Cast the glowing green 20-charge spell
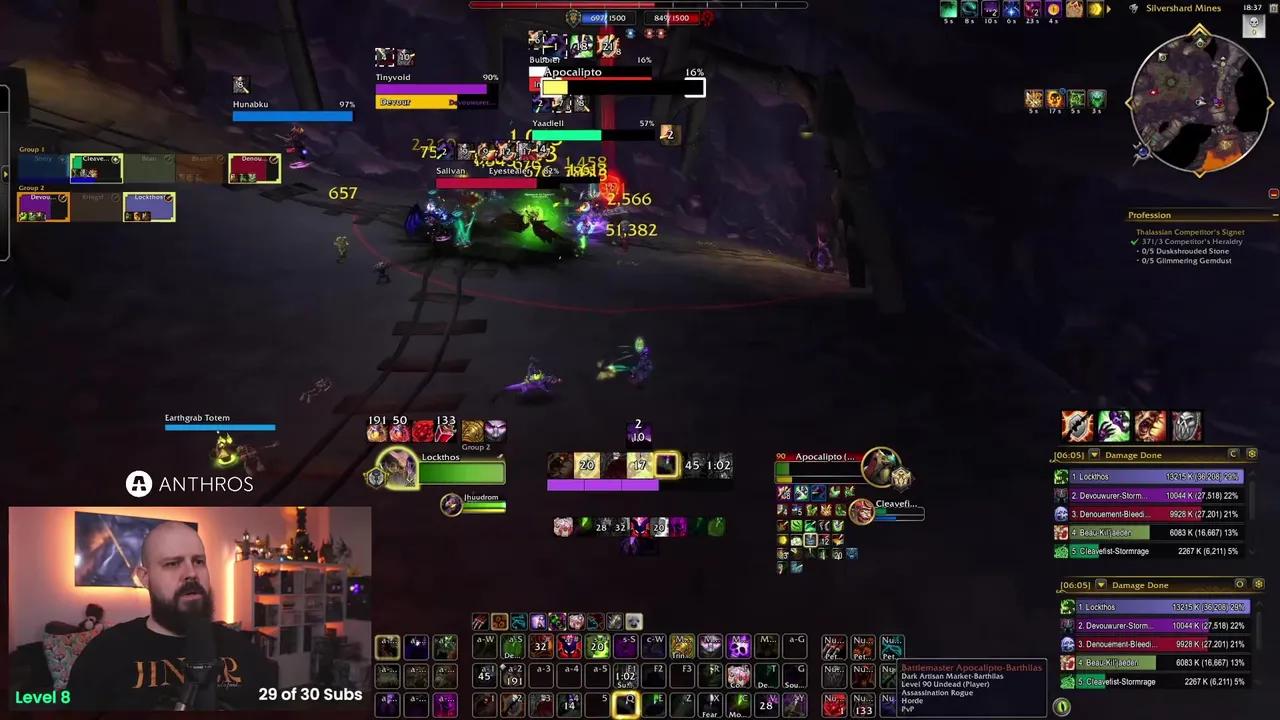The height and width of the screenshot is (720, 1280). pos(597,647)
